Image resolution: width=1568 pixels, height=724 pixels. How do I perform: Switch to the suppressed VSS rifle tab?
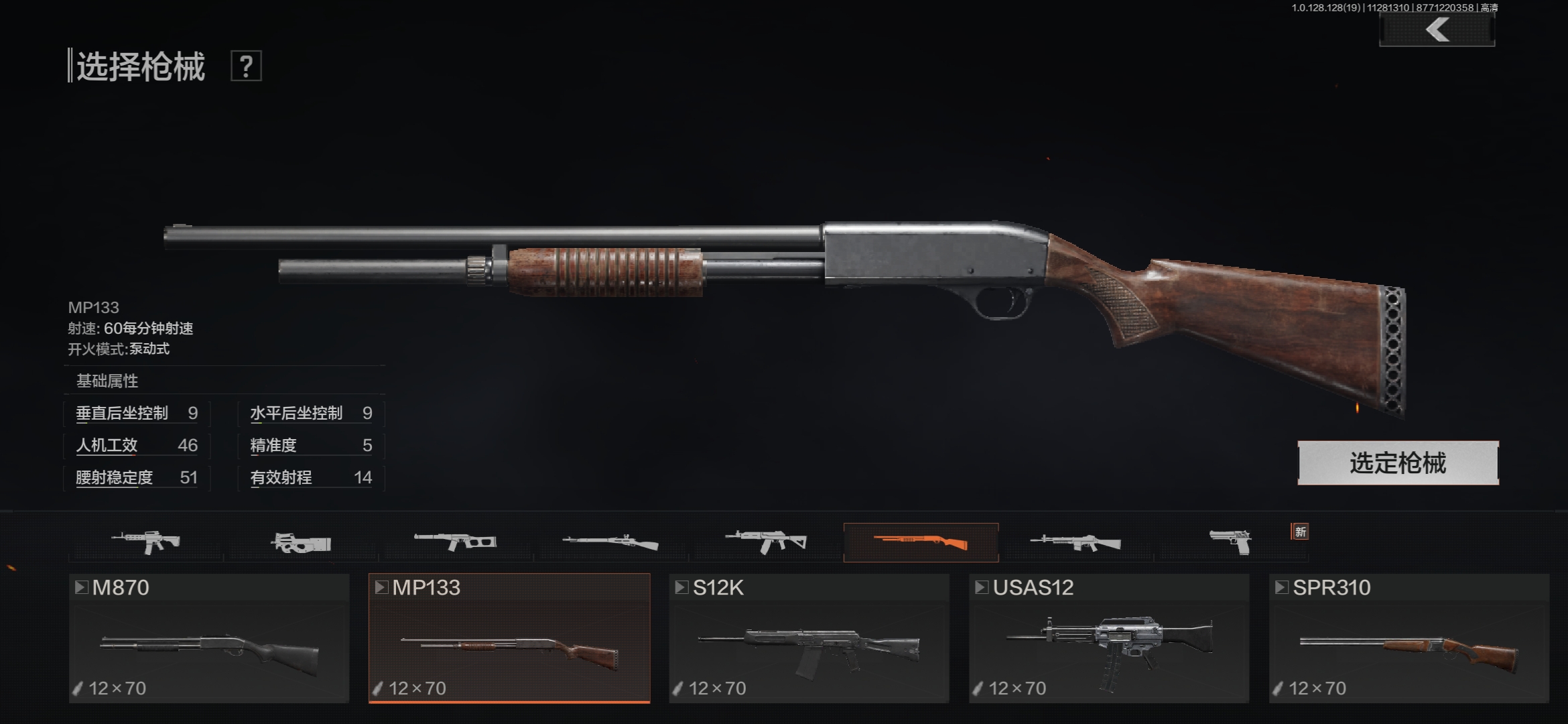pyautogui.click(x=456, y=542)
